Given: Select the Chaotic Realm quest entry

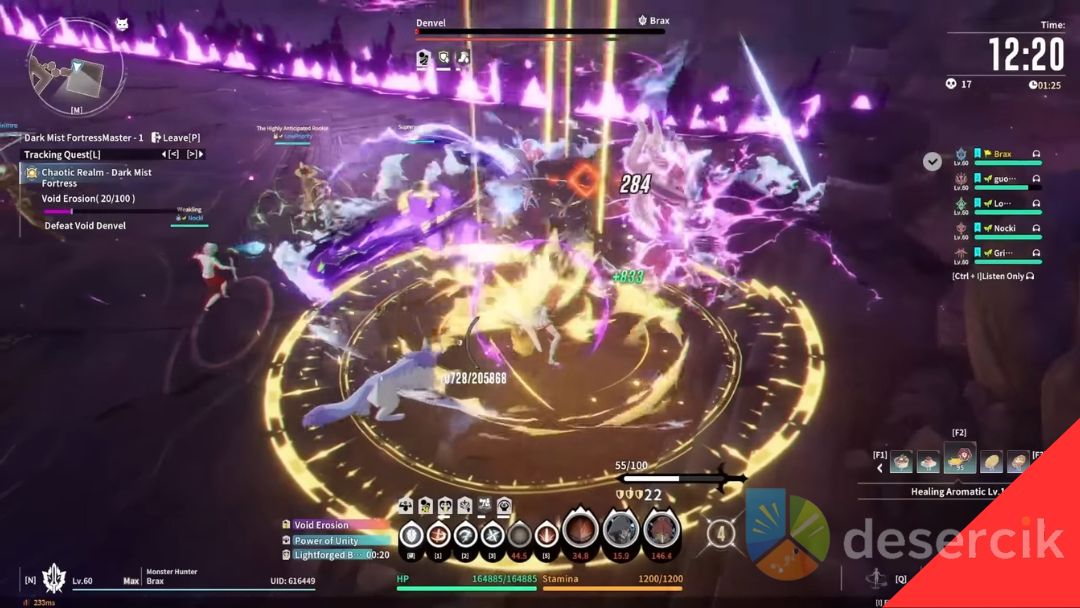Looking at the screenshot, I should point(96,177).
